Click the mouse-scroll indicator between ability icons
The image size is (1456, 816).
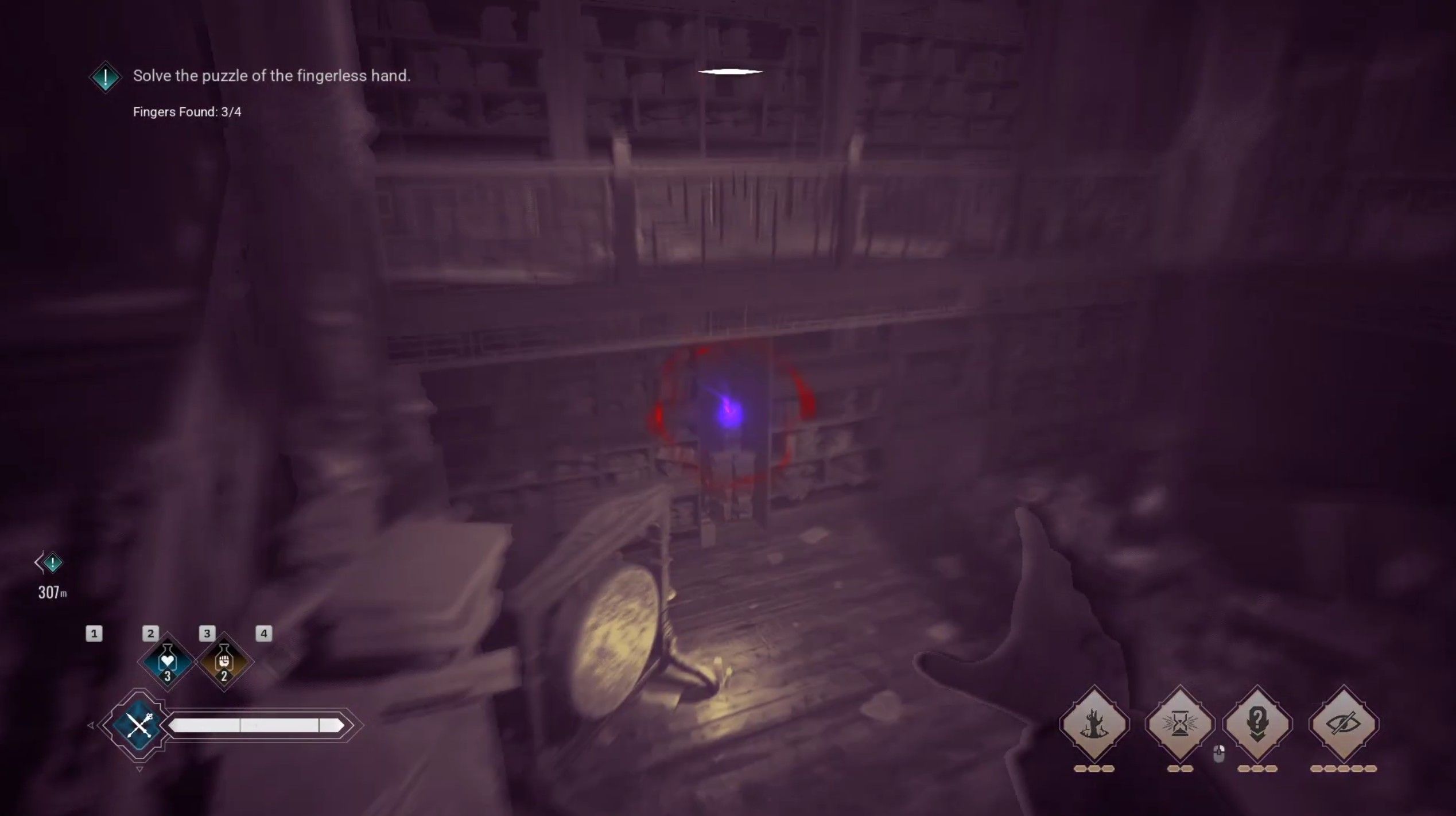[x=1219, y=754]
